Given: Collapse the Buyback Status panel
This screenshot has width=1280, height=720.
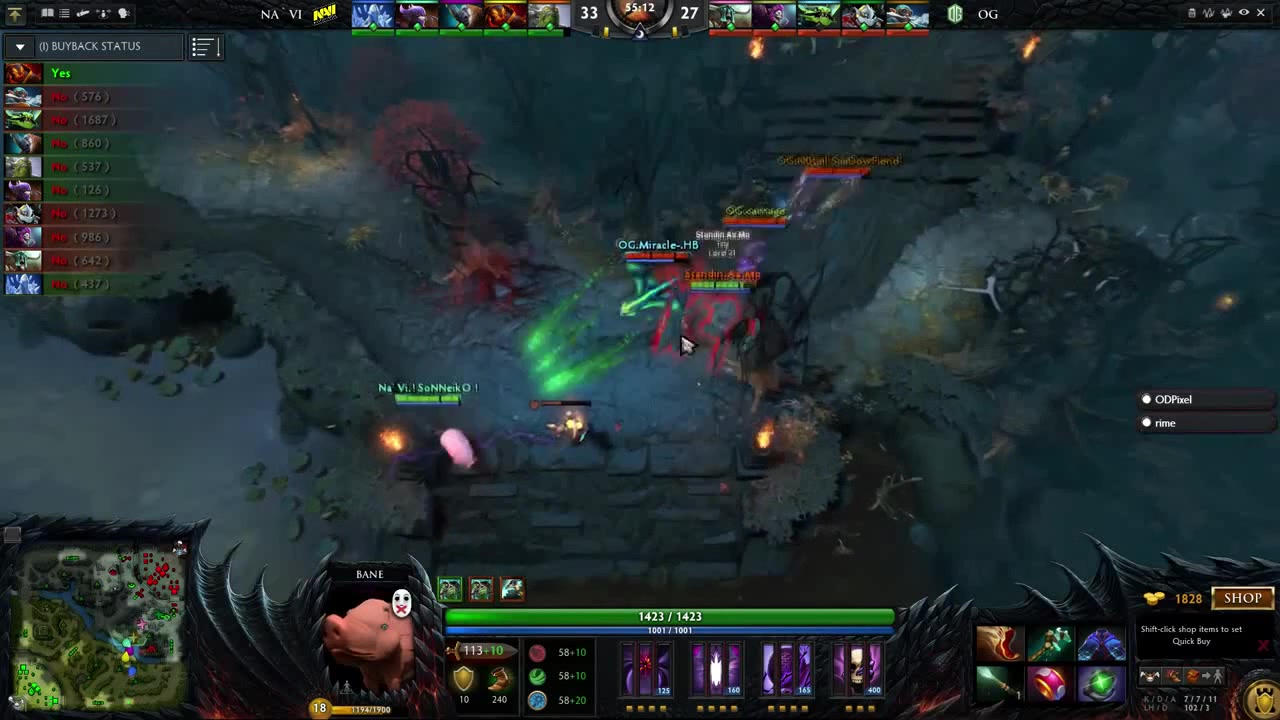Looking at the screenshot, I should pyautogui.click(x=20, y=45).
